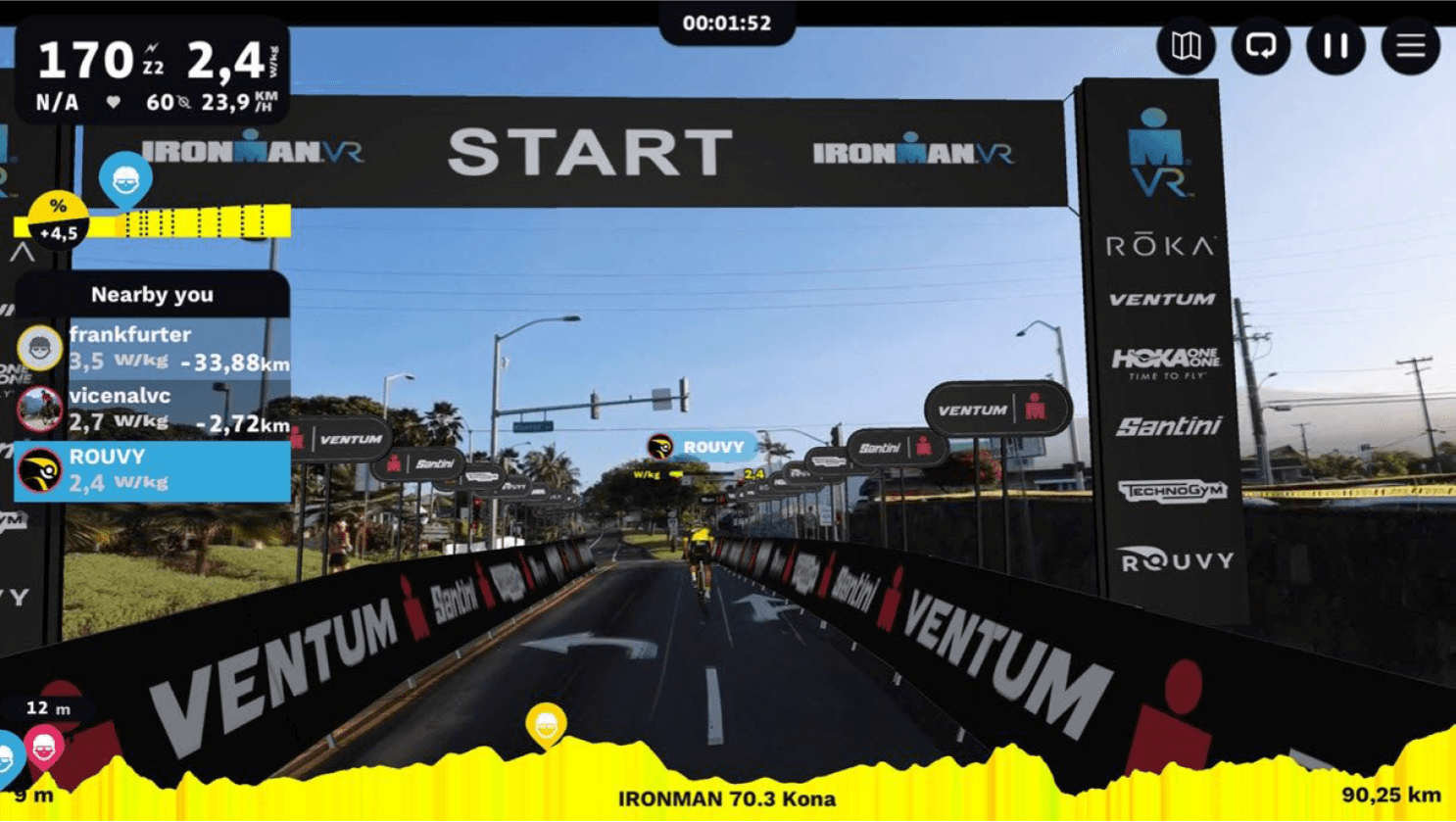Select vicenalvc in nearby riders list
Image resolution: width=1456 pixels, height=822 pixels.
click(x=153, y=410)
